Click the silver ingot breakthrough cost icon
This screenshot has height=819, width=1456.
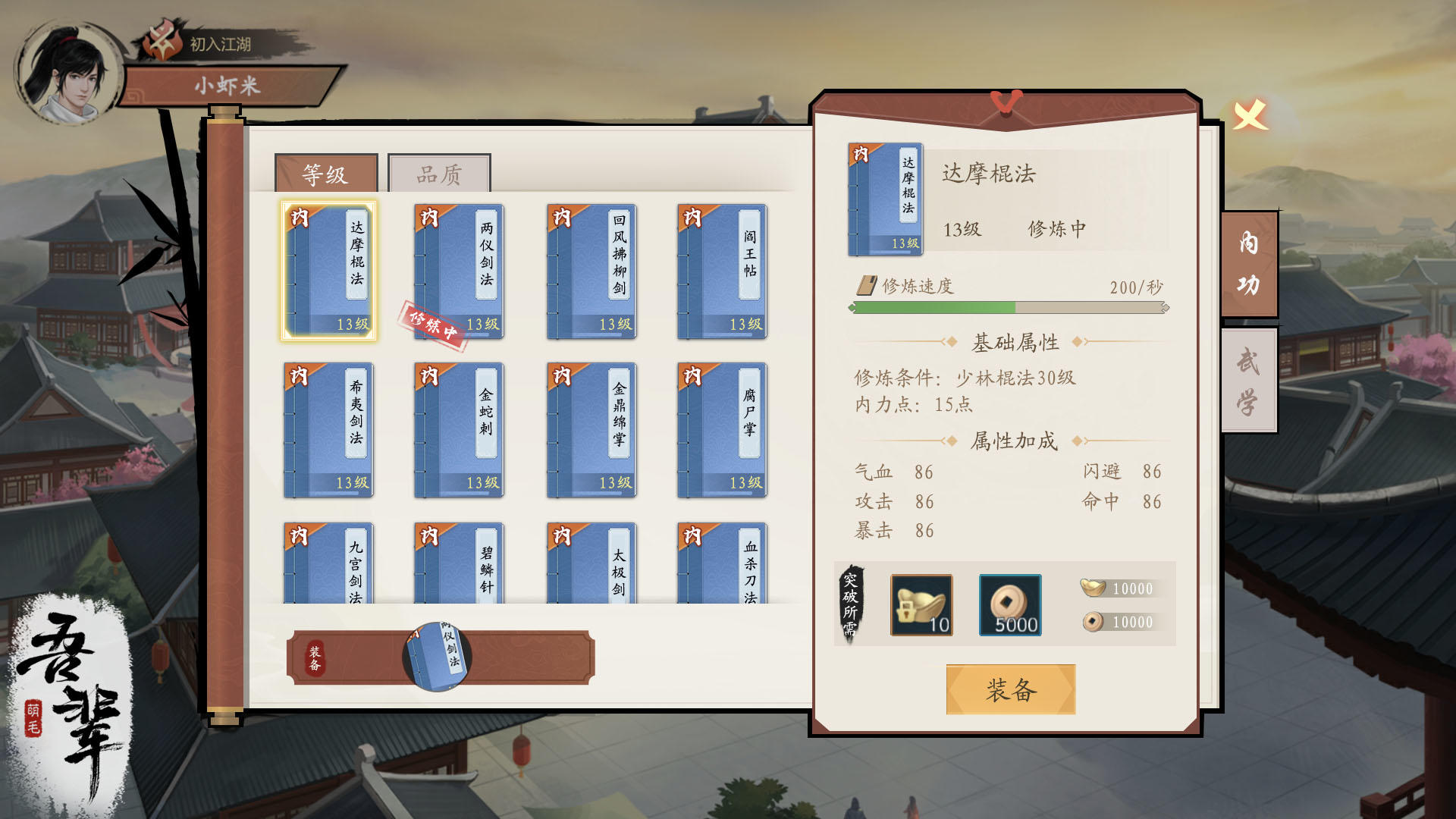click(921, 603)
